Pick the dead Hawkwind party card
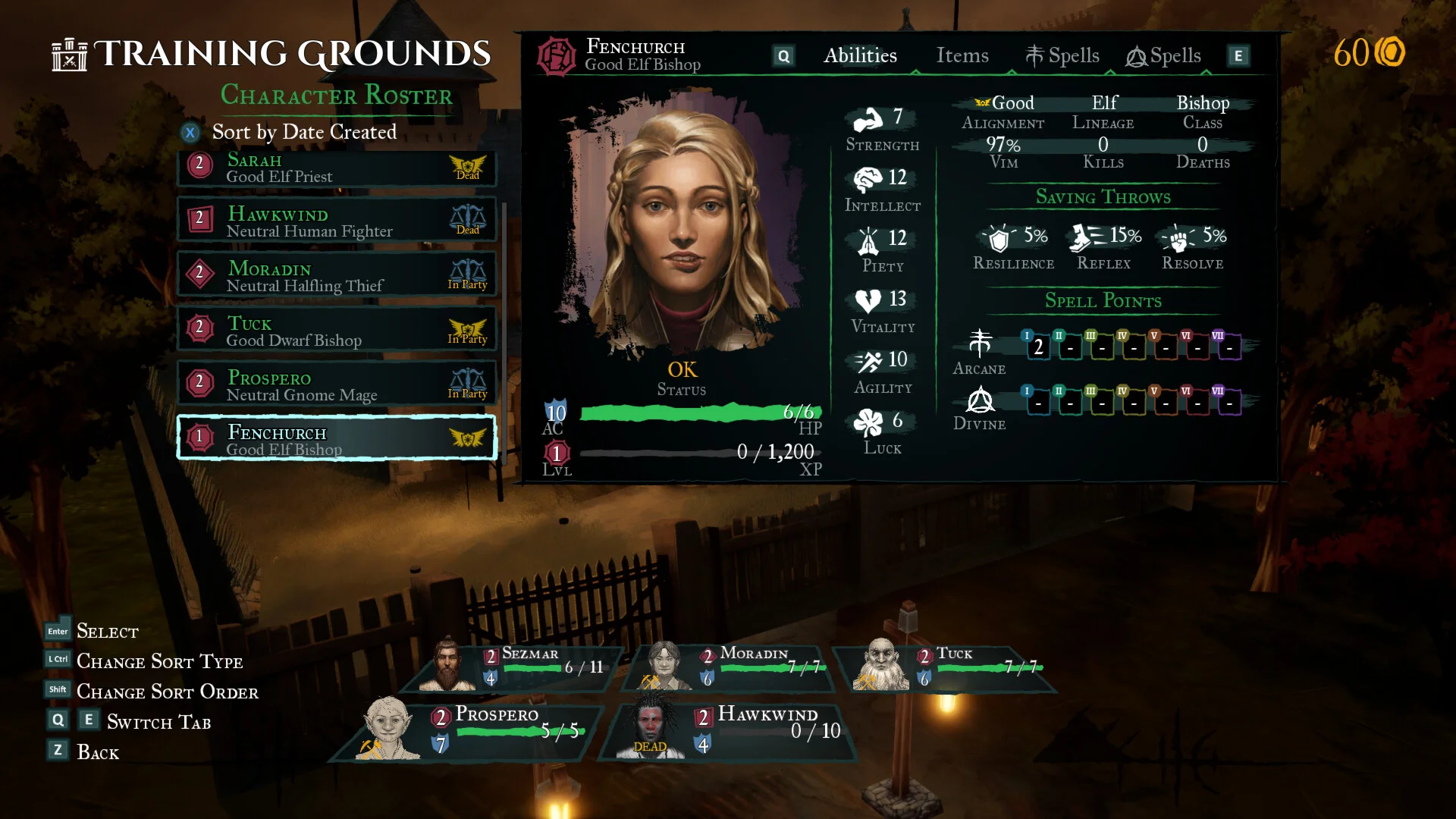Viewport: 1456px width, 819px height. (732, 728)
